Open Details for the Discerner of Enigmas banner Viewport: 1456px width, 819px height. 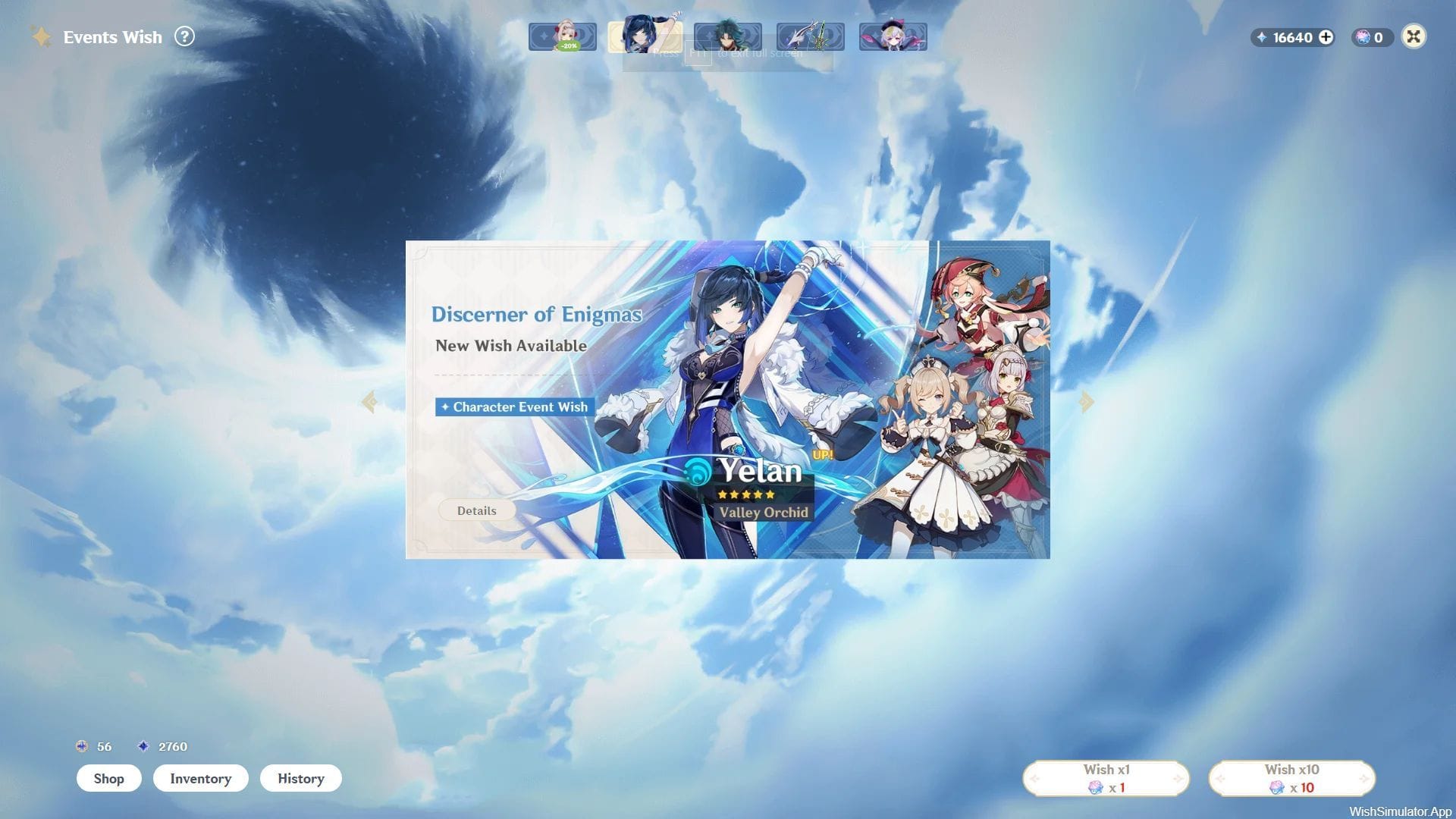(x=476, y=510)
